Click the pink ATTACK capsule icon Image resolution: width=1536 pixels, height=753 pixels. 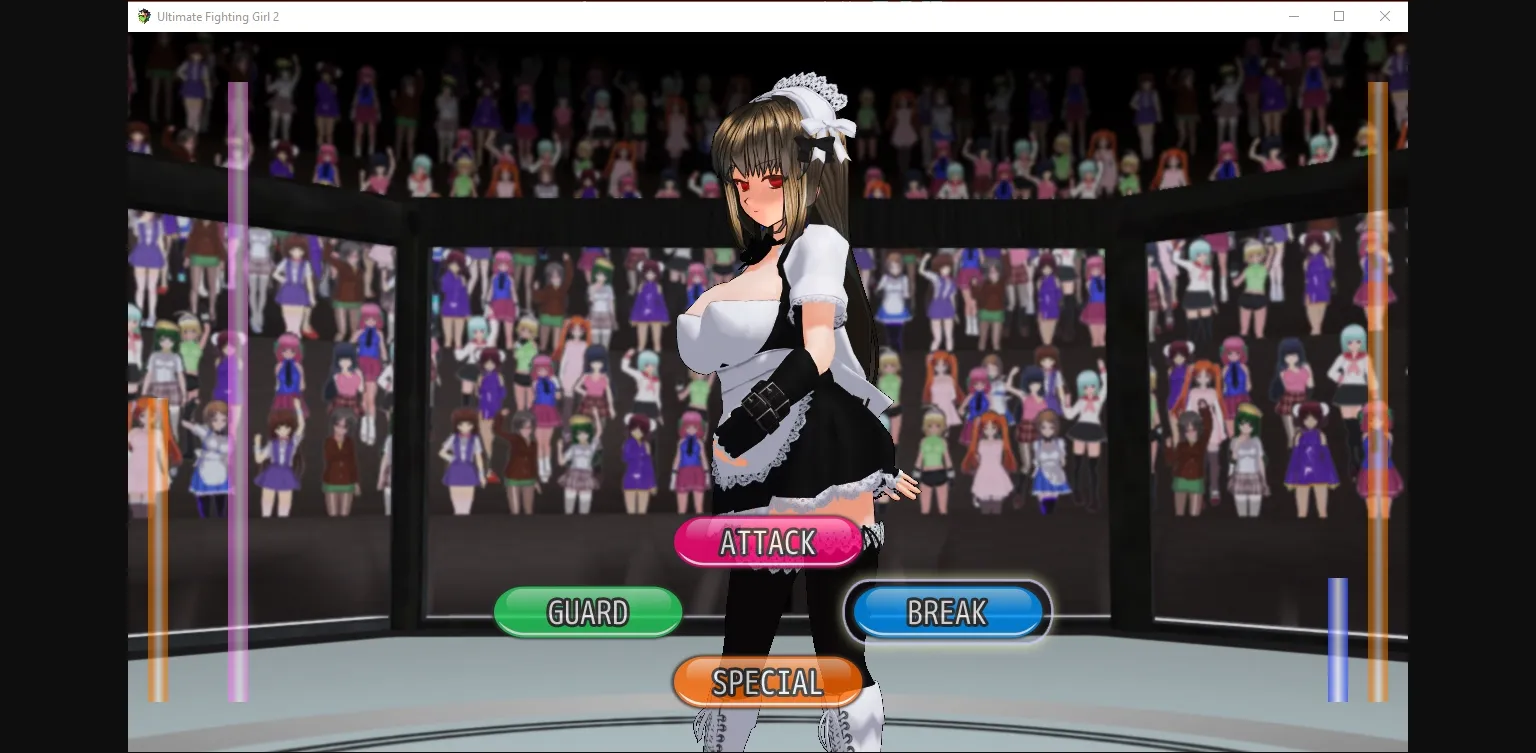pos(767,541)
